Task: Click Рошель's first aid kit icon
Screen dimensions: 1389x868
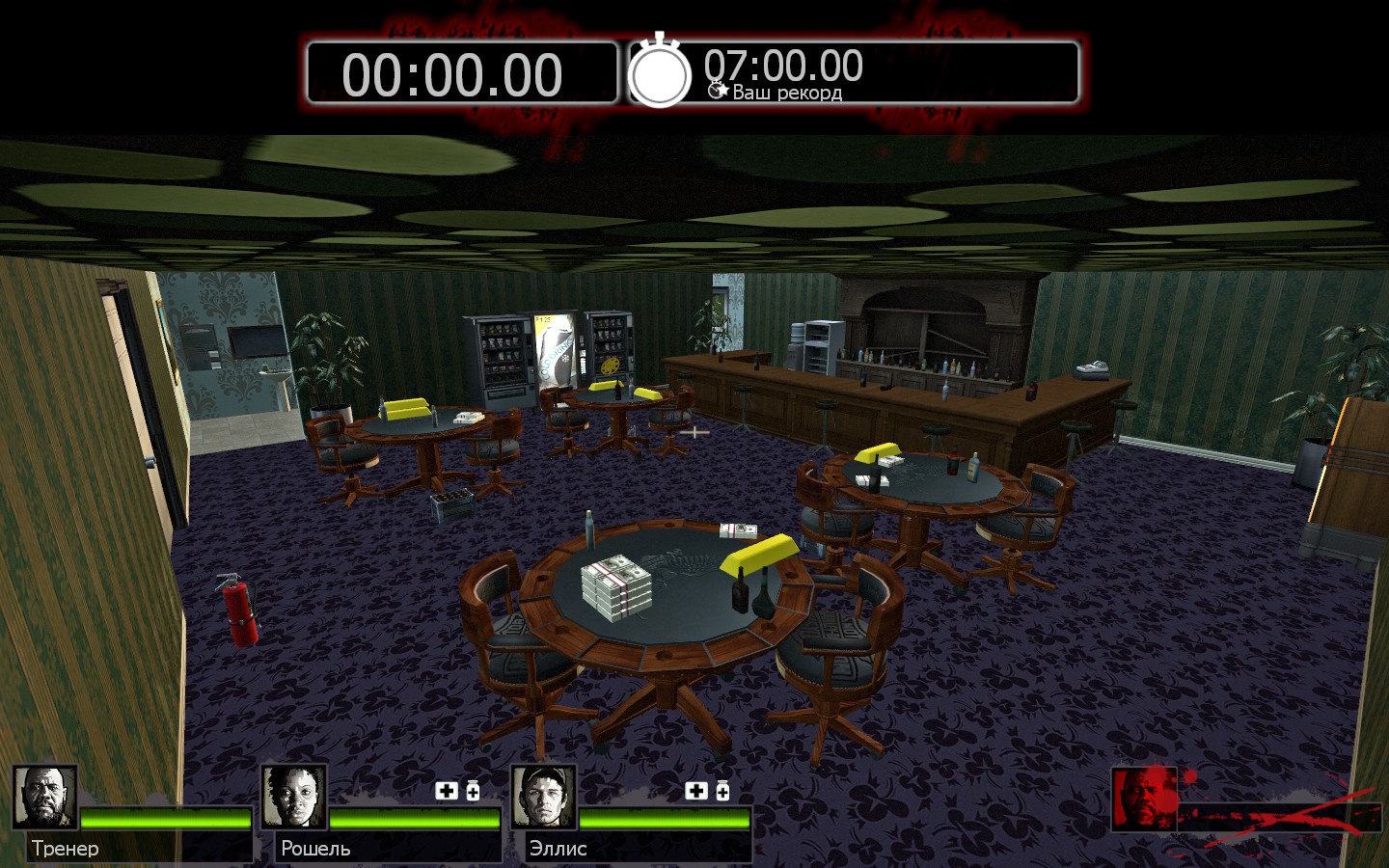Action: point(447,791)
